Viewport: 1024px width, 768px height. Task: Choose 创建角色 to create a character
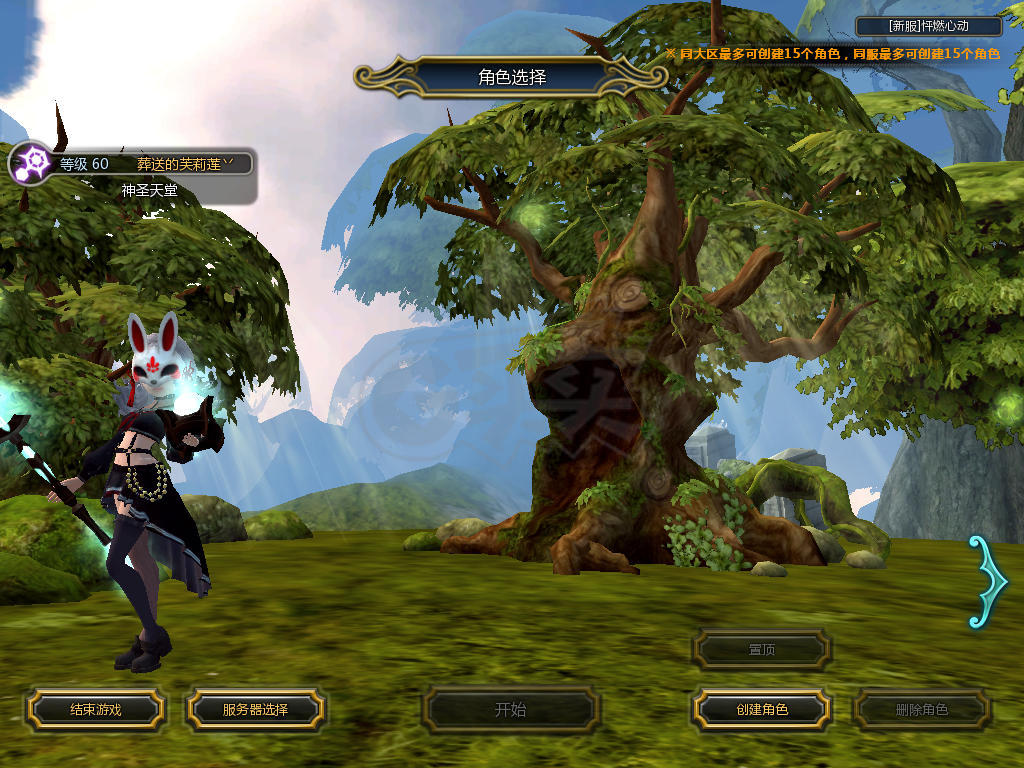click(762, 710)
